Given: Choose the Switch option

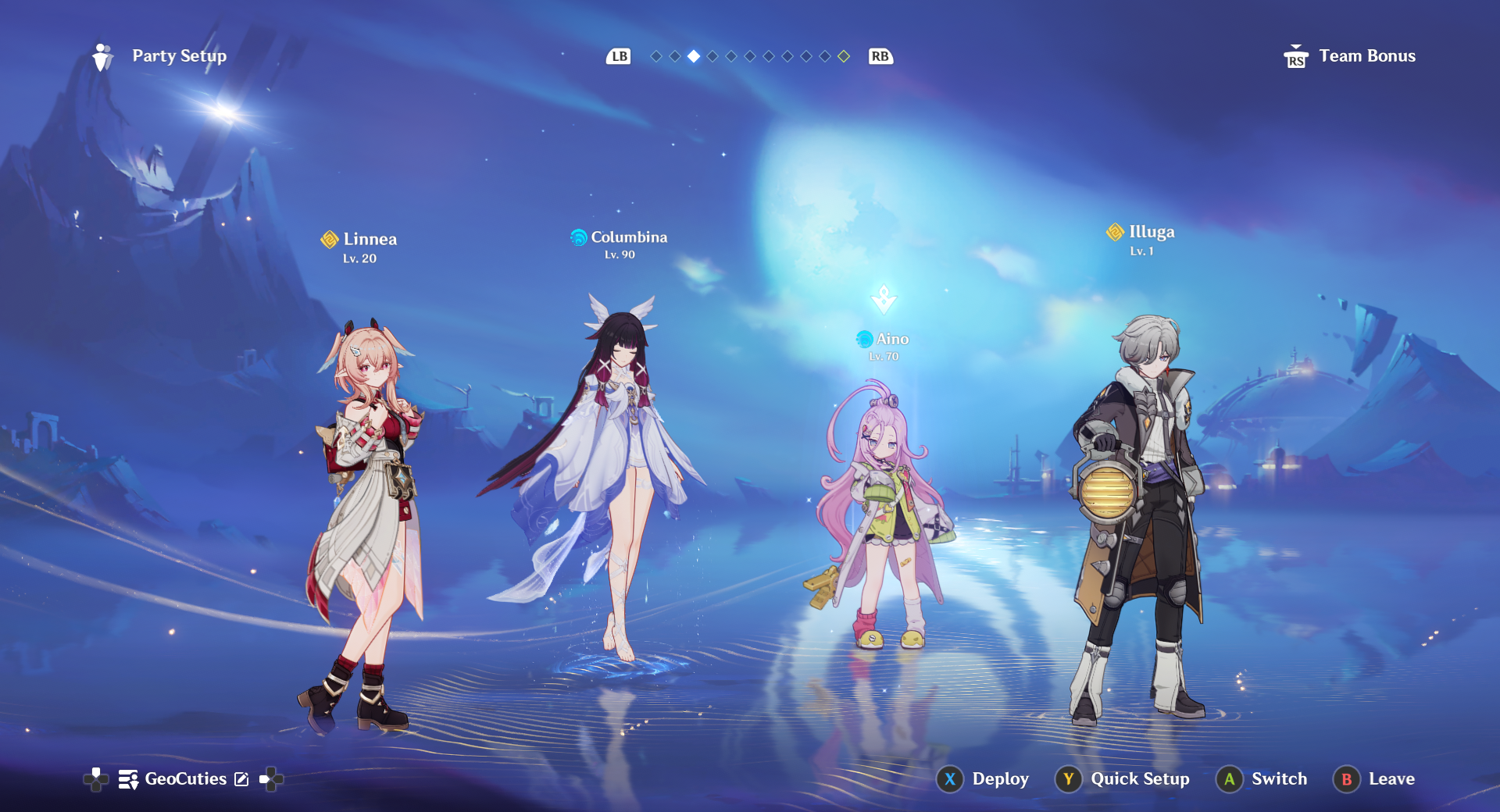Looking at the screenshot, I should pyautogui.click(x=1262, y=778).
